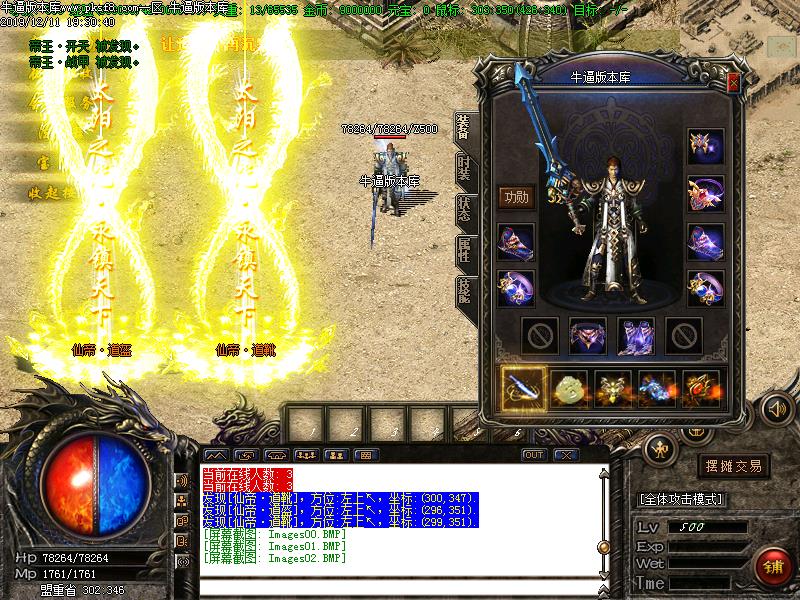Image resolution: width=800 pixels, height=600 pixels.
Task: Click the chat text input field
Action: tap(400, 583)
